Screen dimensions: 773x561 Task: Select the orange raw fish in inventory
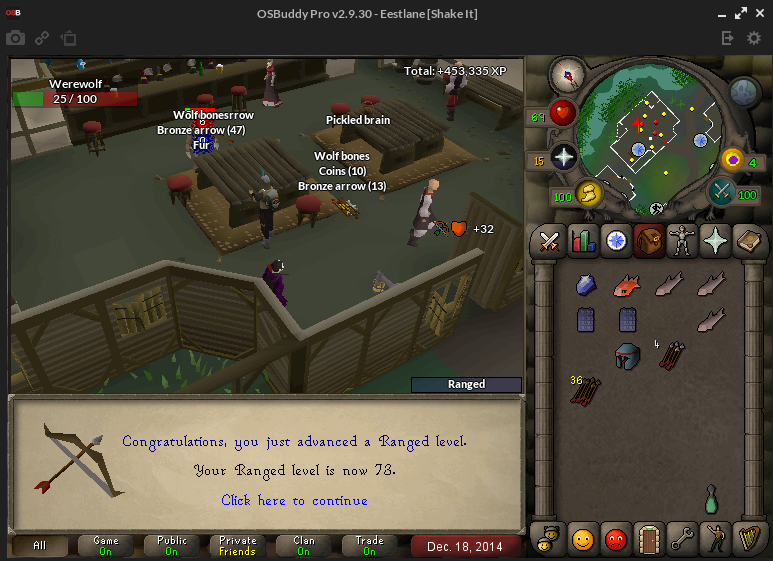coord(627,285)
